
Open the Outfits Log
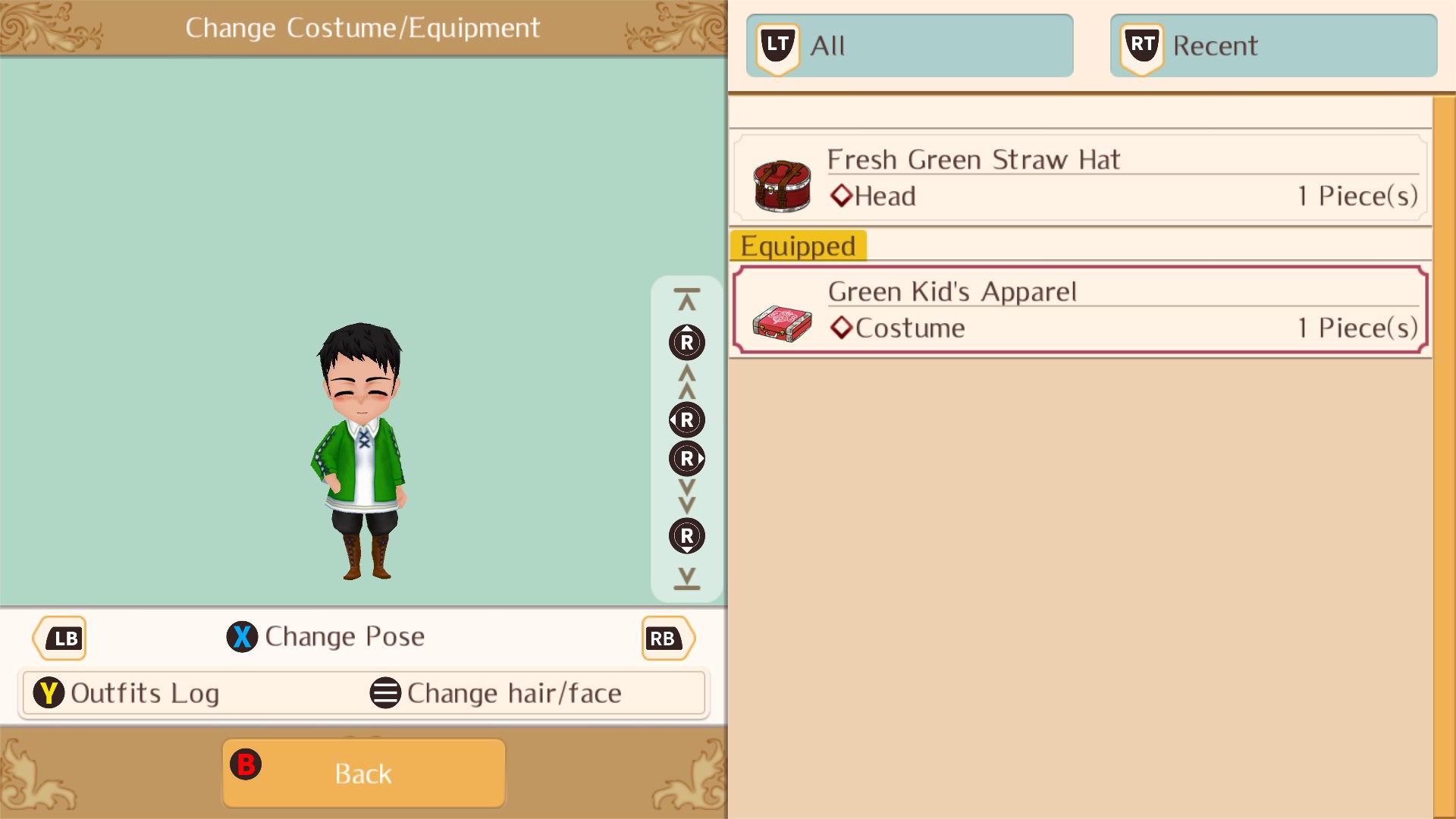(x=144, y=692)
